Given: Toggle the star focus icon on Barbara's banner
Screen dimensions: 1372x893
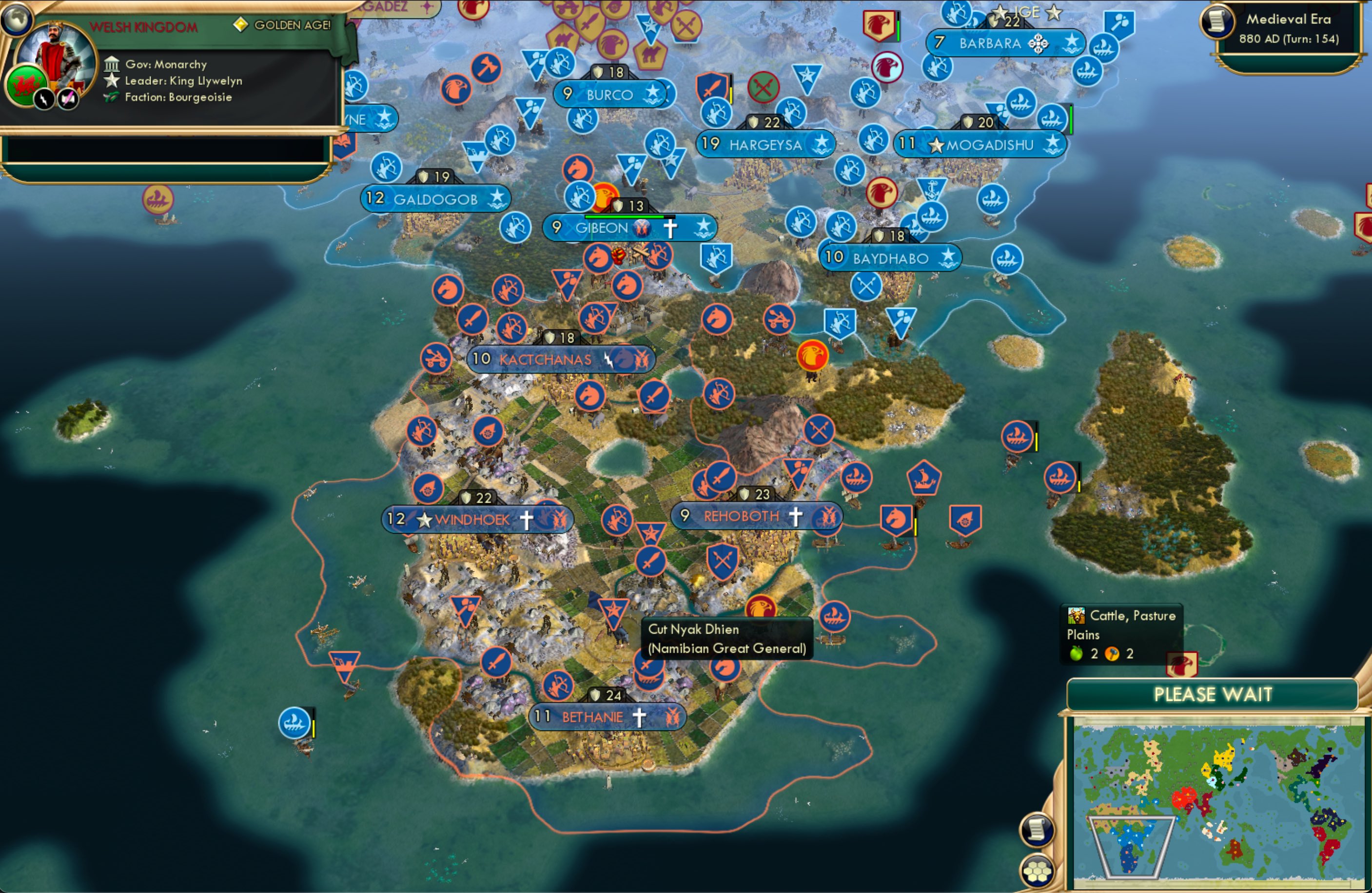Looking at the screenshot, I should 1073,41.
